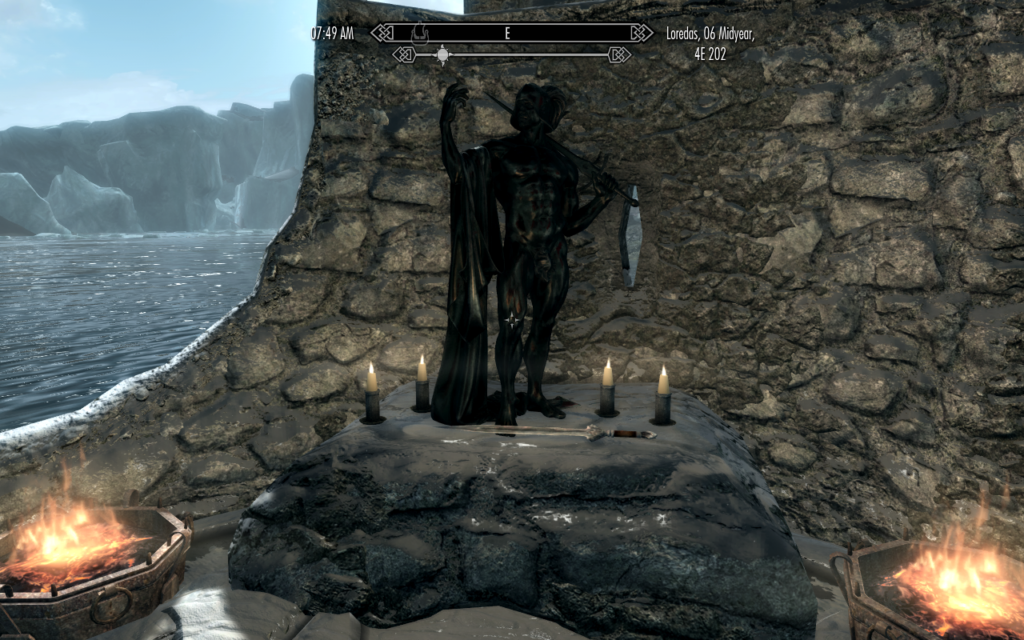This screenshot has width=1024, height=640.
Task: Click the East marker on the compass
Action: pos(507,33)
